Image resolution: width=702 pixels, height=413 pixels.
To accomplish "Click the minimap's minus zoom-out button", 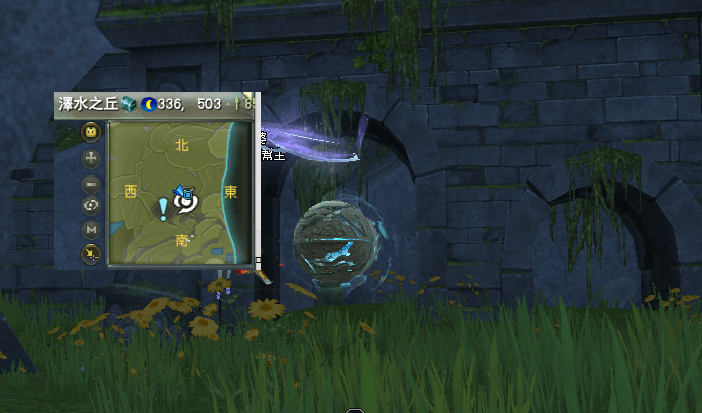I will tap(91, 183).
